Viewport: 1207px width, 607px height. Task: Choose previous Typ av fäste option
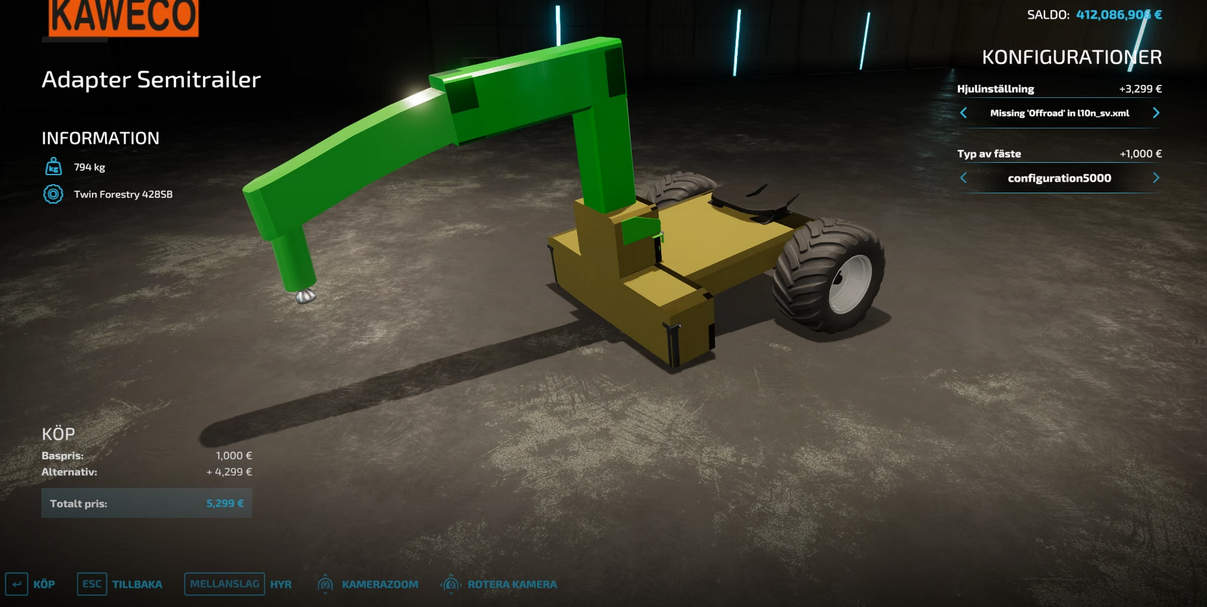tap(963, 178)
